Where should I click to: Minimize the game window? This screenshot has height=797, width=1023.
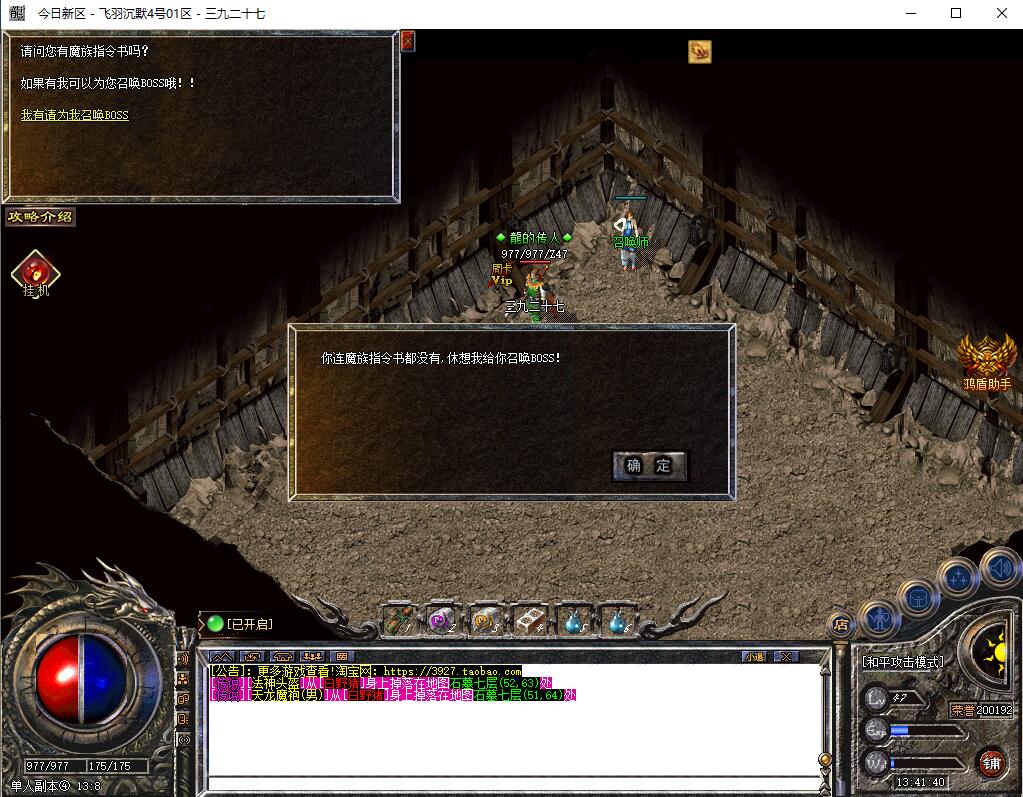coord(910,13)
